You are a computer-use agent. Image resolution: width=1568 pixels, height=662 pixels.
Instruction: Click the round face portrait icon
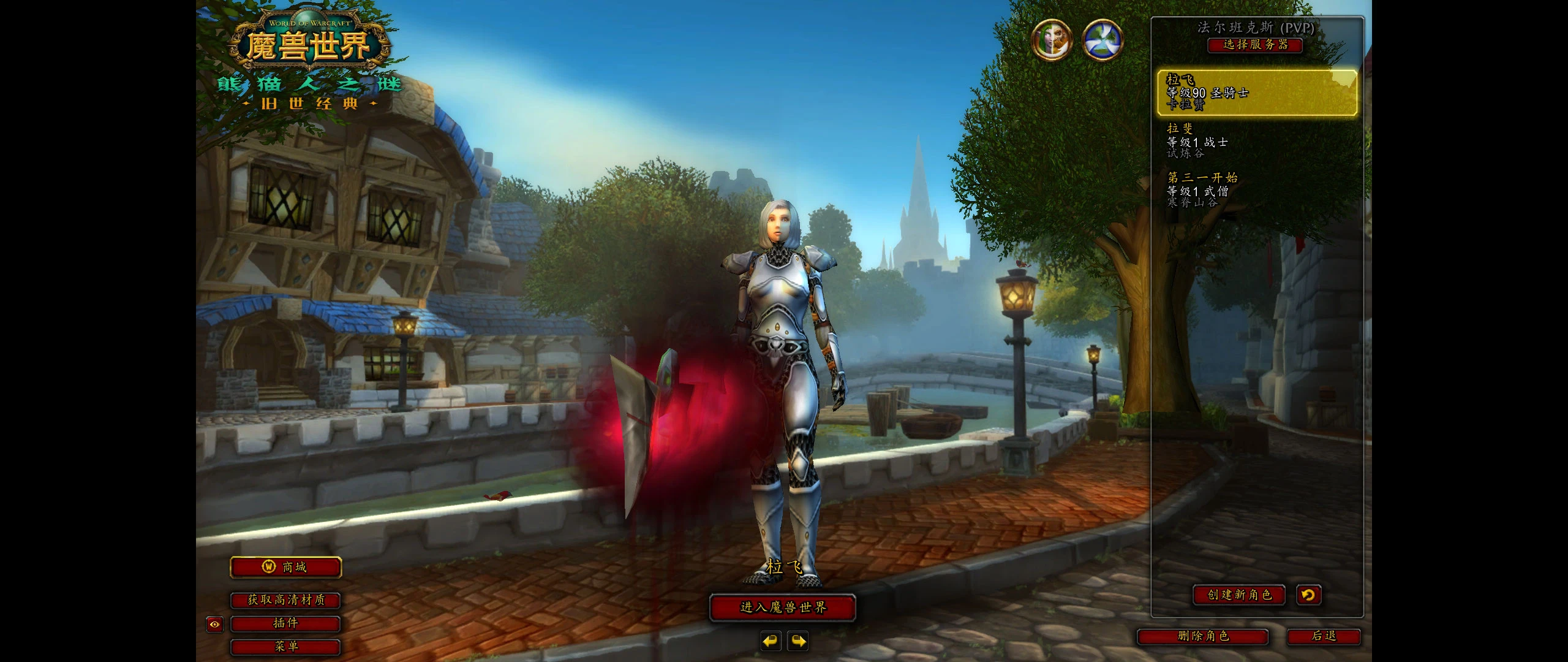(x=1052, y=40)
